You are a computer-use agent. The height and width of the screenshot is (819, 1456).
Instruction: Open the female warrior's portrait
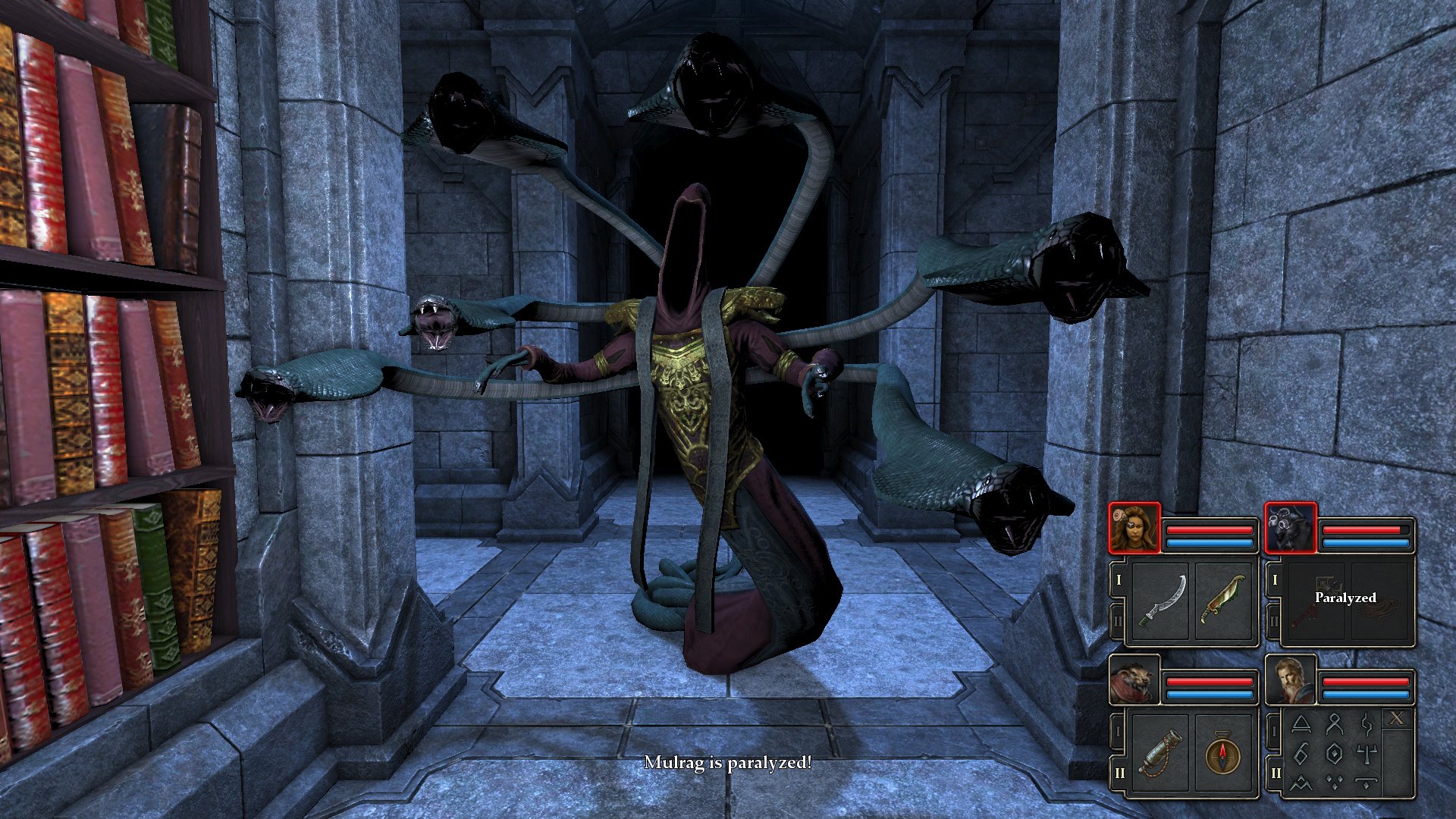(1134, 528)
